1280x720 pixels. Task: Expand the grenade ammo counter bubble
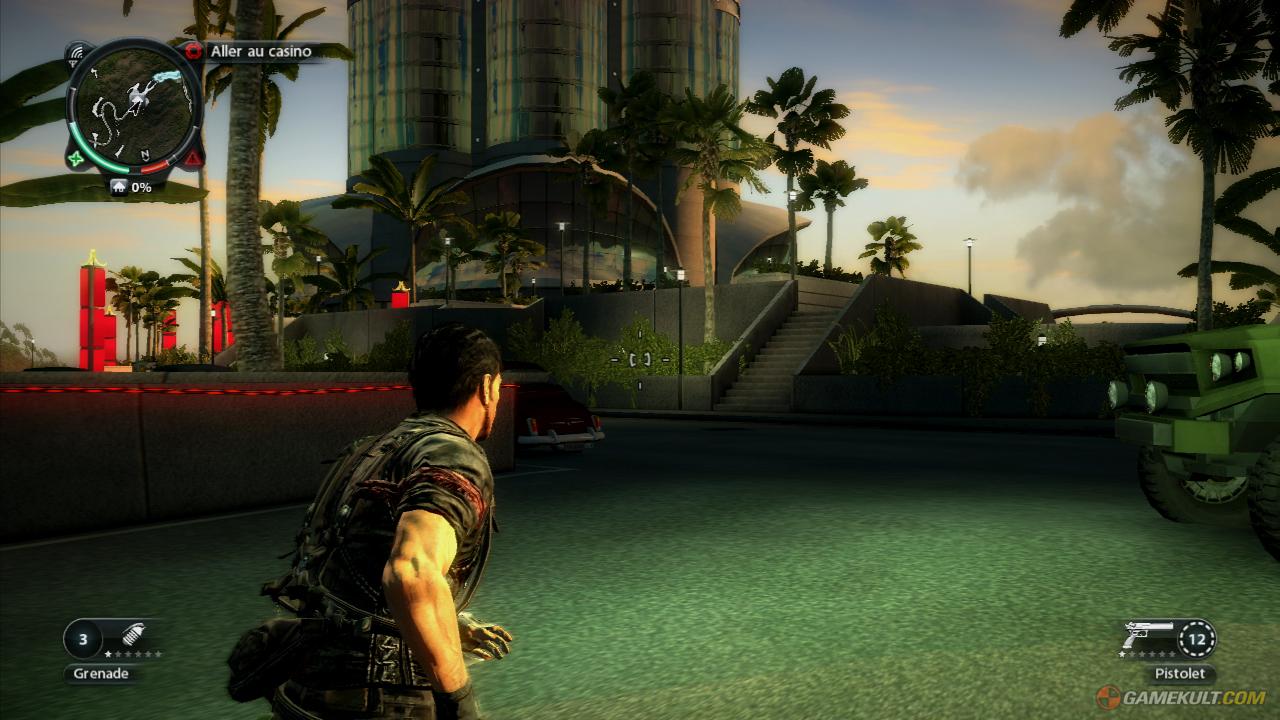point(82,639)
